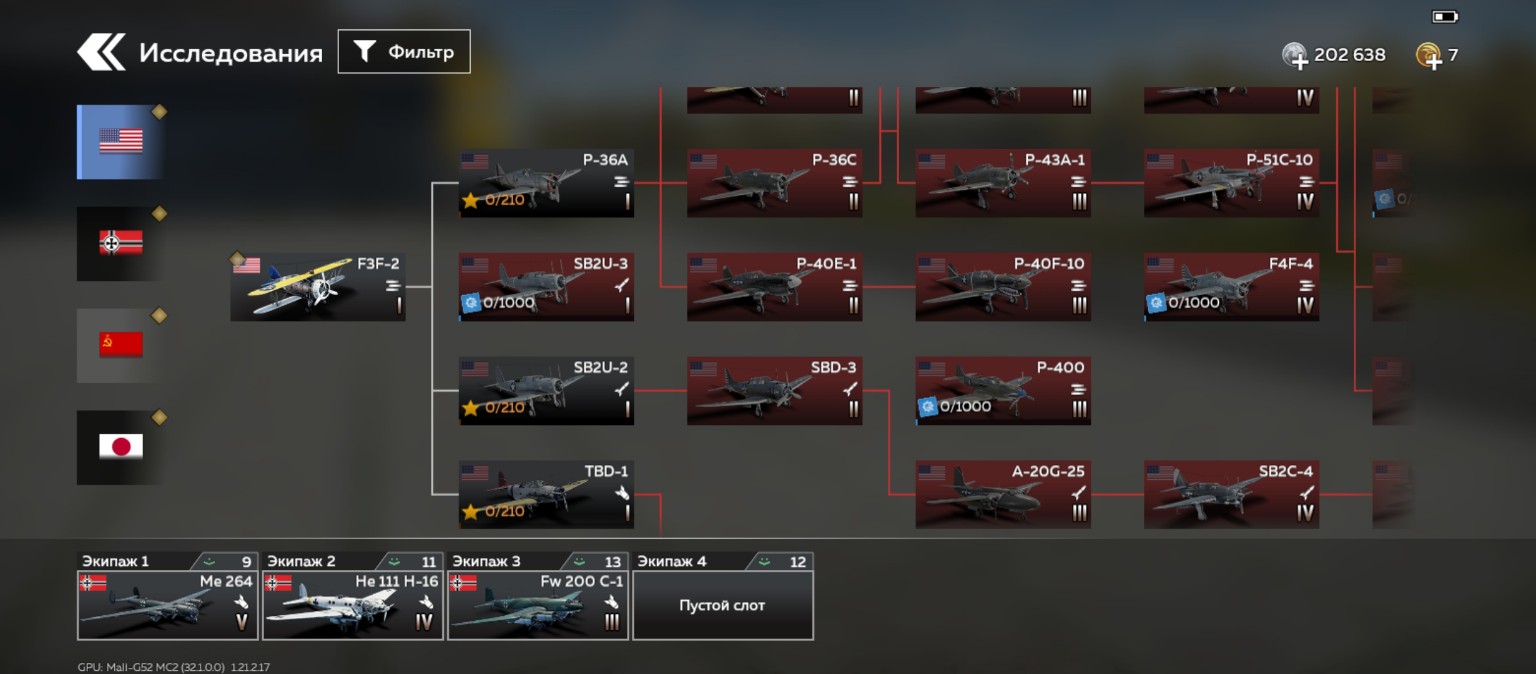Viewport: 1536px width, 674px height.
Task: Open the Фильтр filter options
Action: point(404,52)
